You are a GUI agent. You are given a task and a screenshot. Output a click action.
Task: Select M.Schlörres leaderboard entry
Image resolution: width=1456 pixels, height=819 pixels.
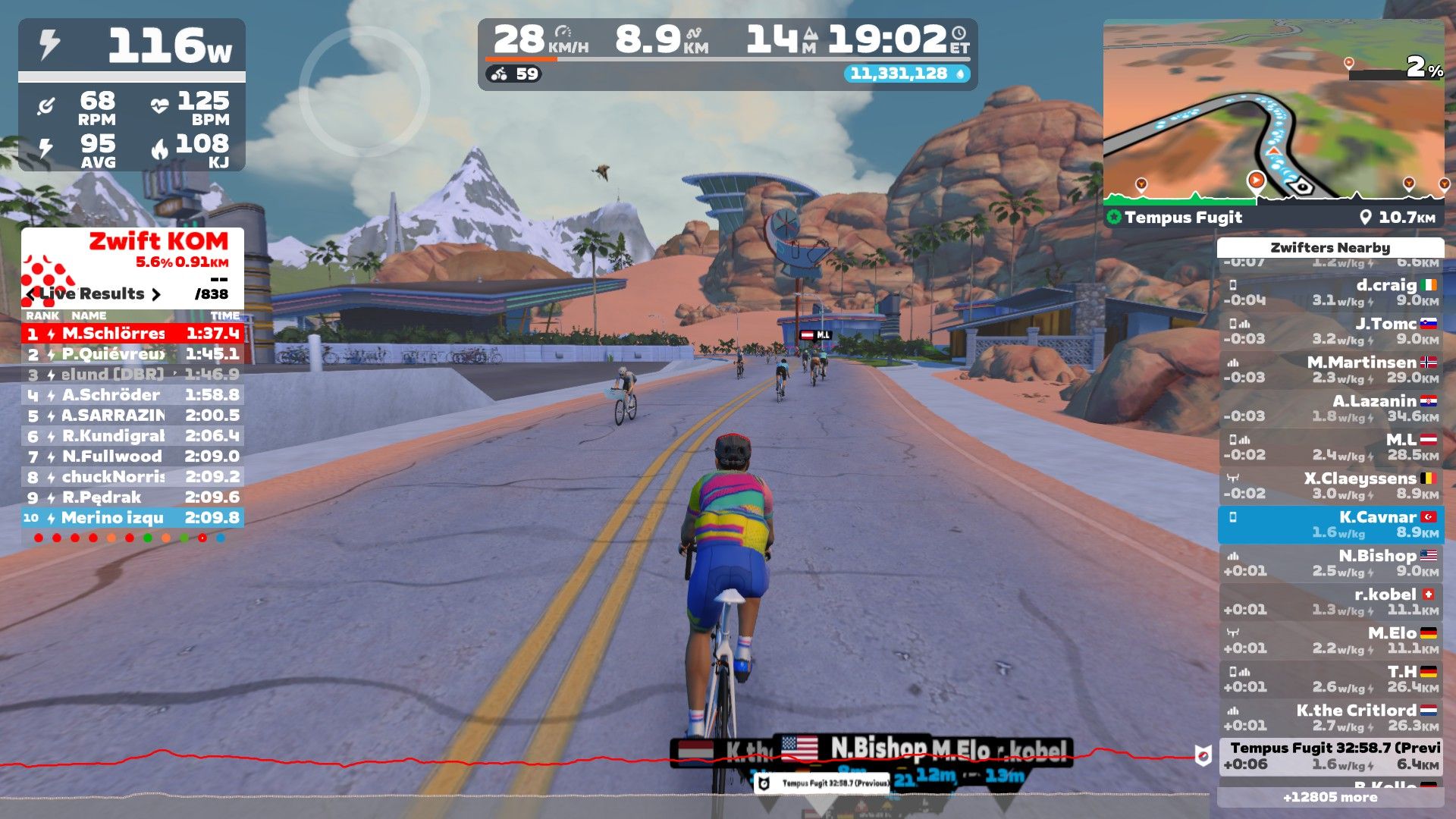click(x=133, y=333)
